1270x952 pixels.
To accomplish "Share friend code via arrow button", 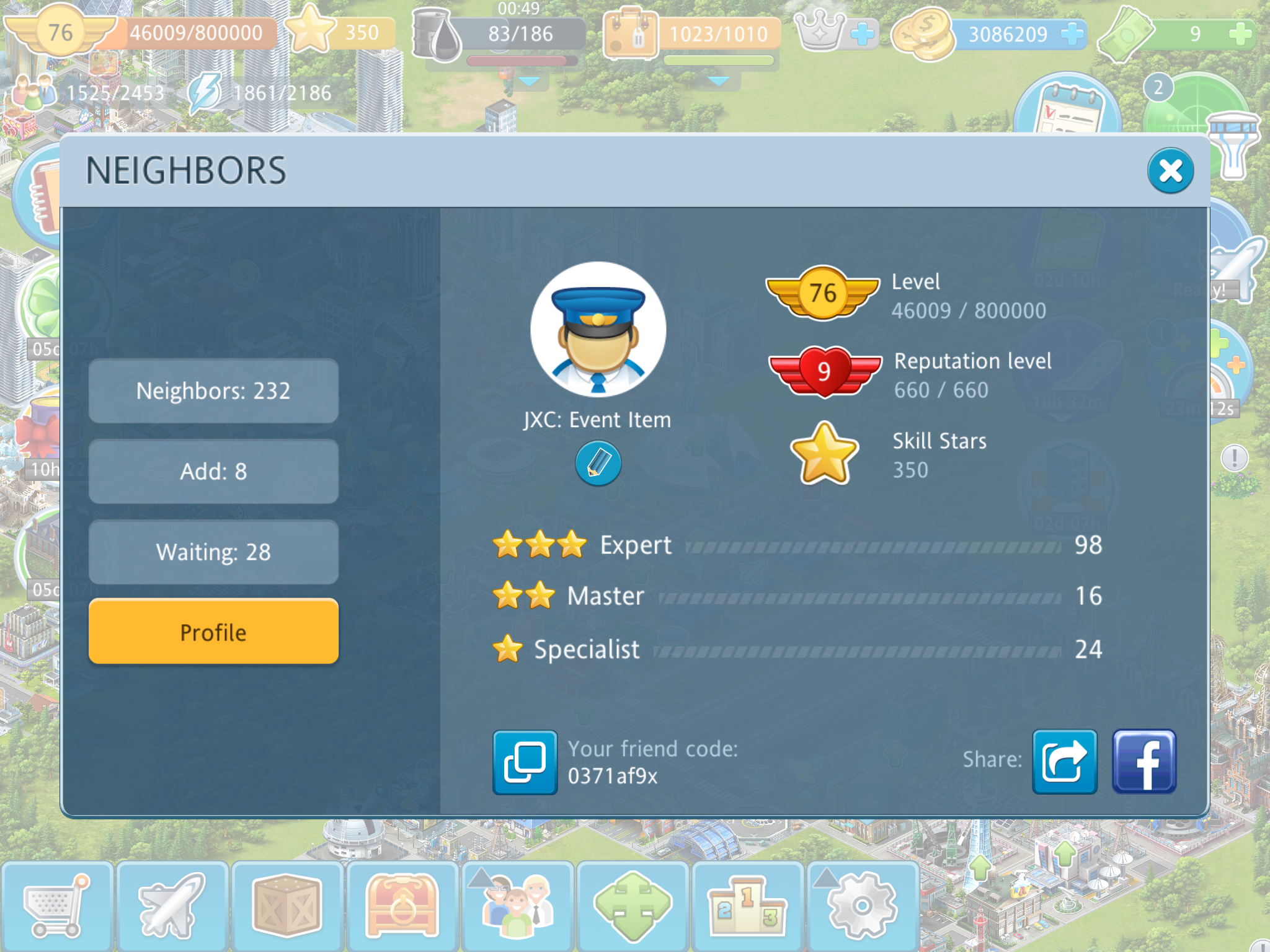I will [x=1064, y=762].
